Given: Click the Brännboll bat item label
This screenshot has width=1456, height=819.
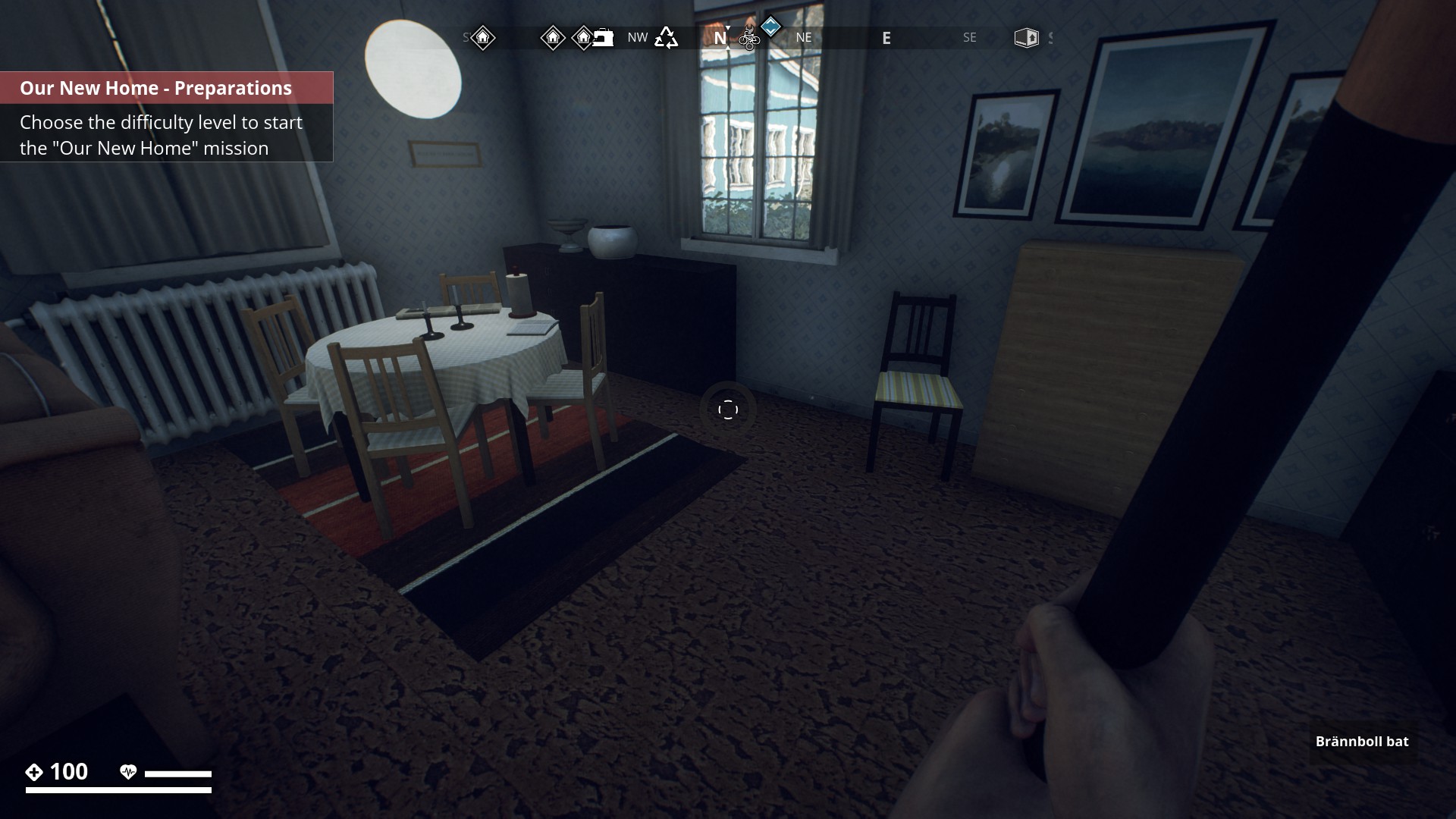Looking at the screenshot, I should [1360, 742].
